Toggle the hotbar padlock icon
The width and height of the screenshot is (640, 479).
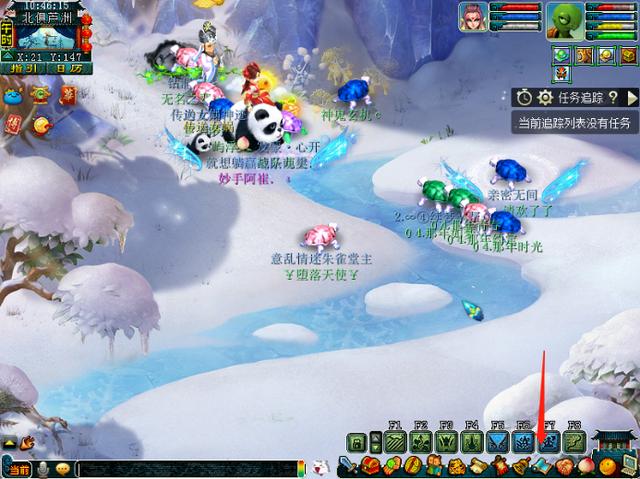tap(356, 442)
